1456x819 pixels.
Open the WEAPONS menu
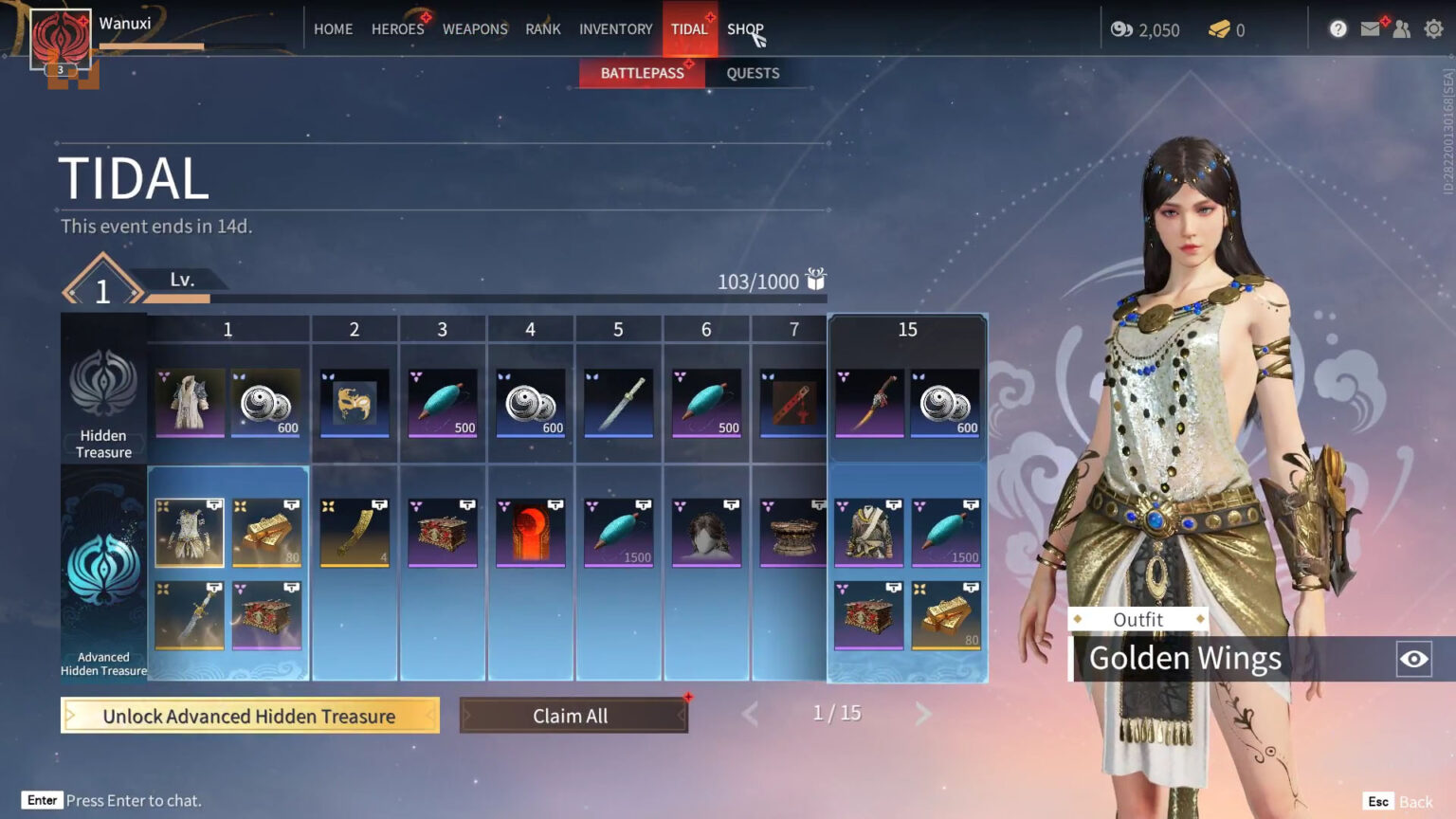[475, 29]
